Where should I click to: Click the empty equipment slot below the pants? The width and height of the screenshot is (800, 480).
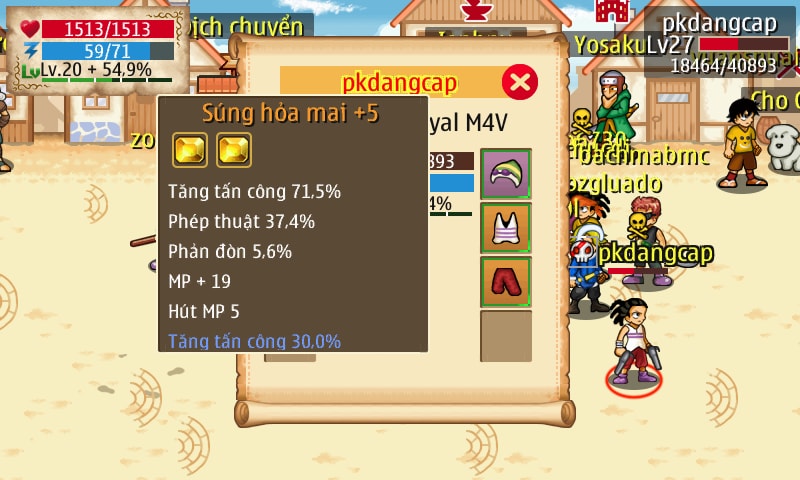506,336
